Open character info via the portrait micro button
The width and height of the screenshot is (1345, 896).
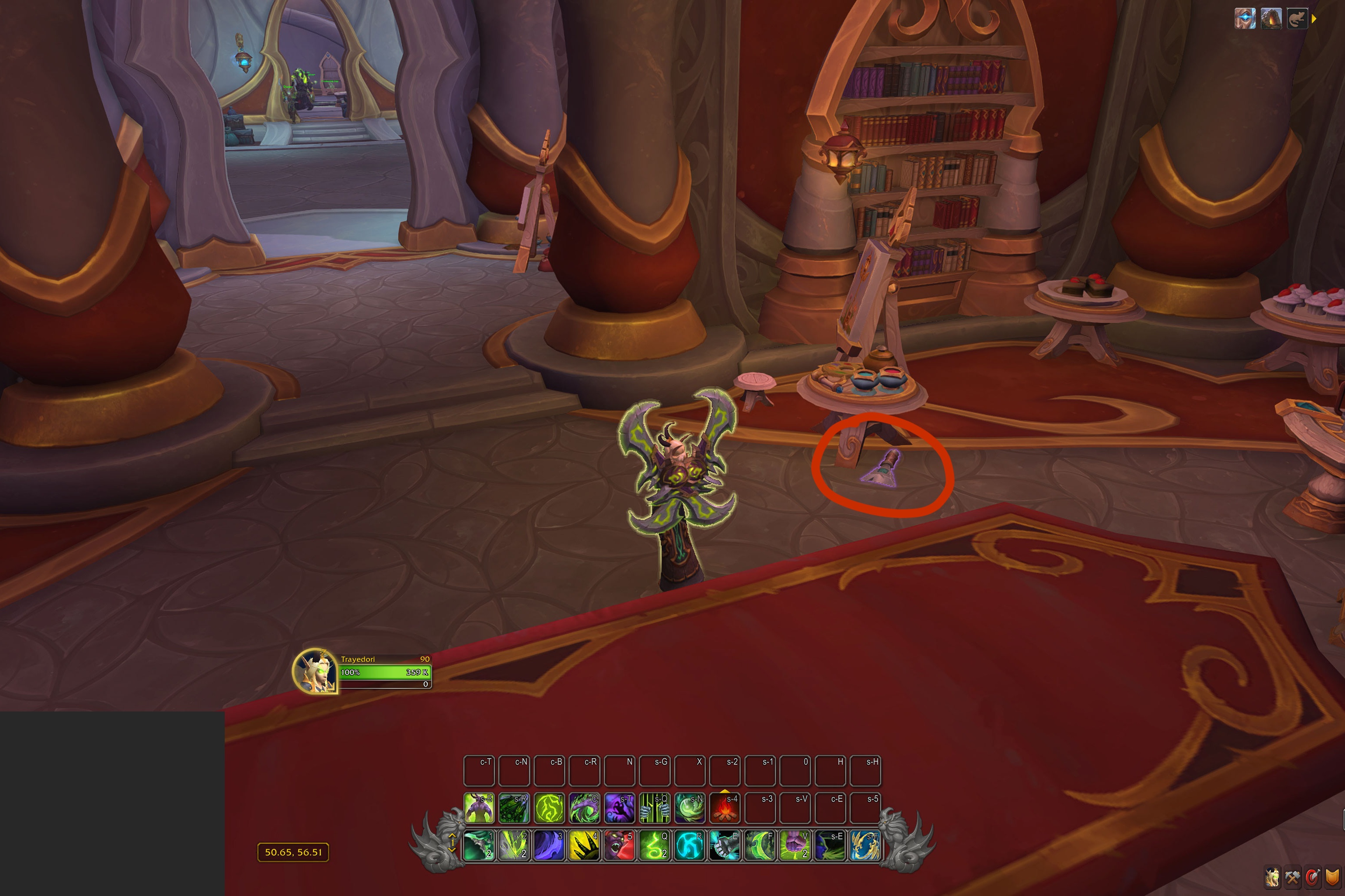click(x=1273, y=877)
